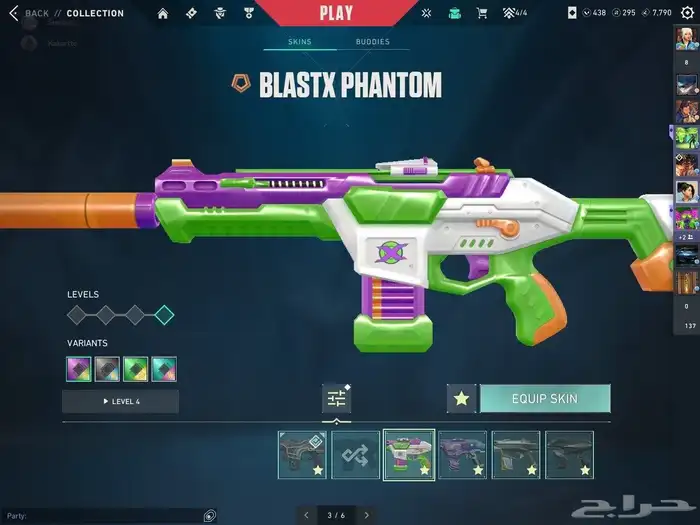Choose the grey variant swatch

[107, 369]
